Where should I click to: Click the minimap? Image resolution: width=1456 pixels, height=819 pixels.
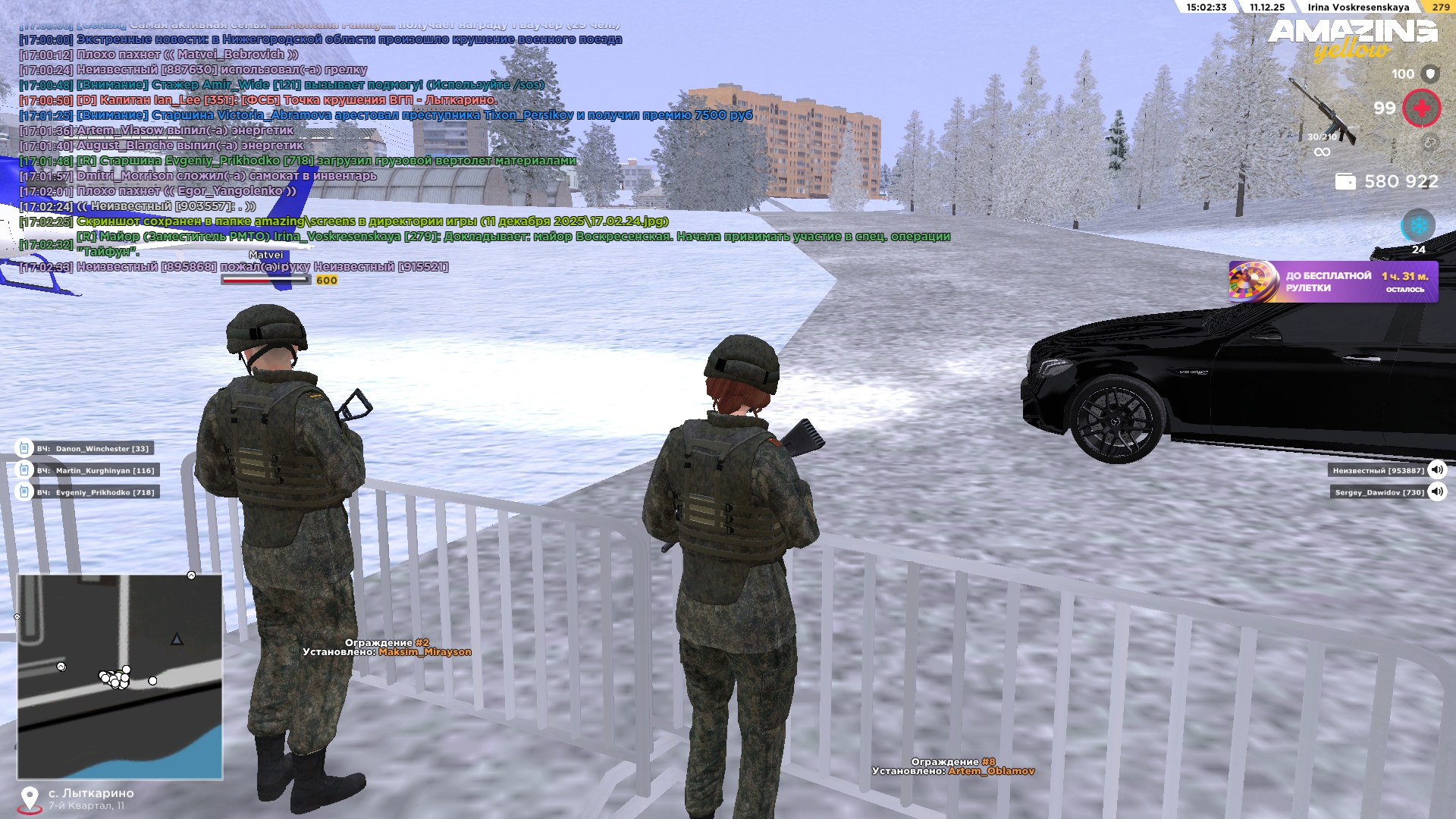pyautogui.click(x=120, y=676)
